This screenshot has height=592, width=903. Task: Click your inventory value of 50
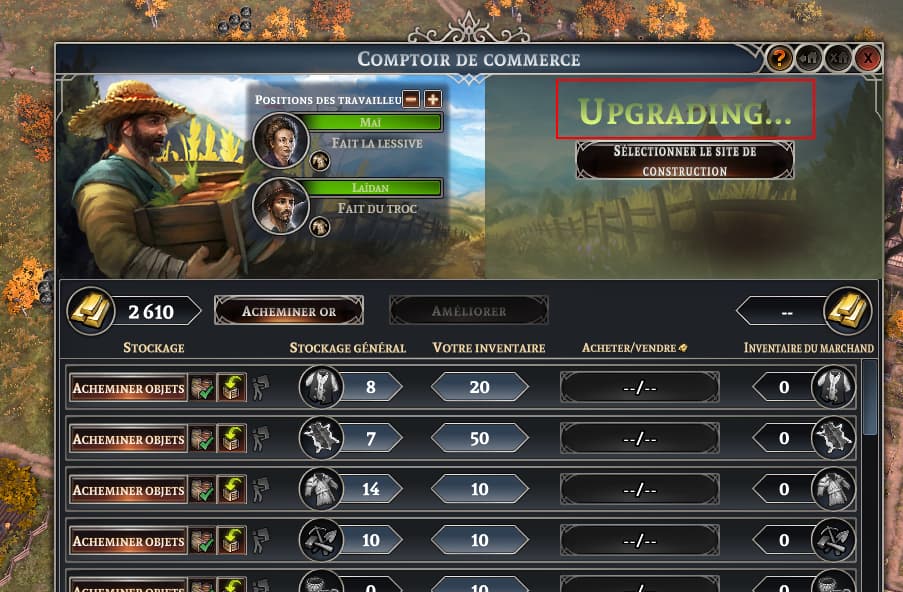coord(479,439)
